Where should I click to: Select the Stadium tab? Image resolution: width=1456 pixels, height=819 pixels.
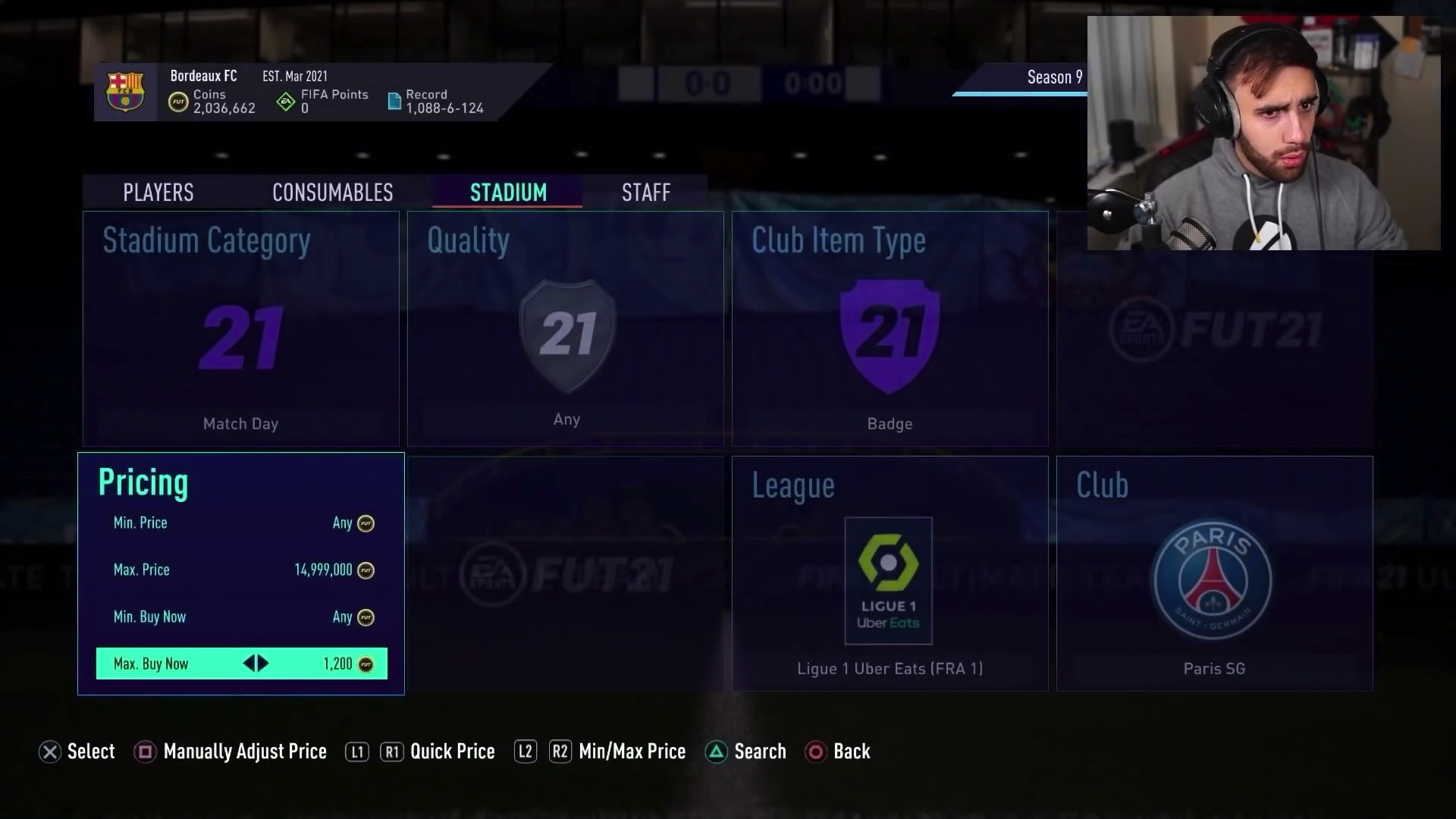[507, 193]
